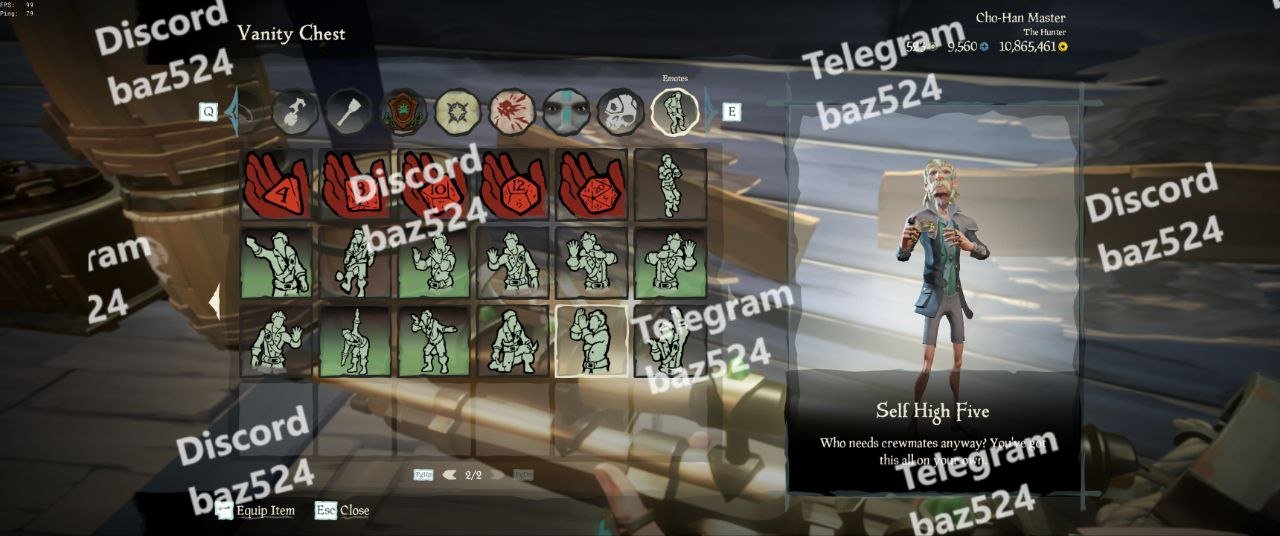Close the Vanity Chest menu
1280x536 pixels.
(x=342, y=511)
